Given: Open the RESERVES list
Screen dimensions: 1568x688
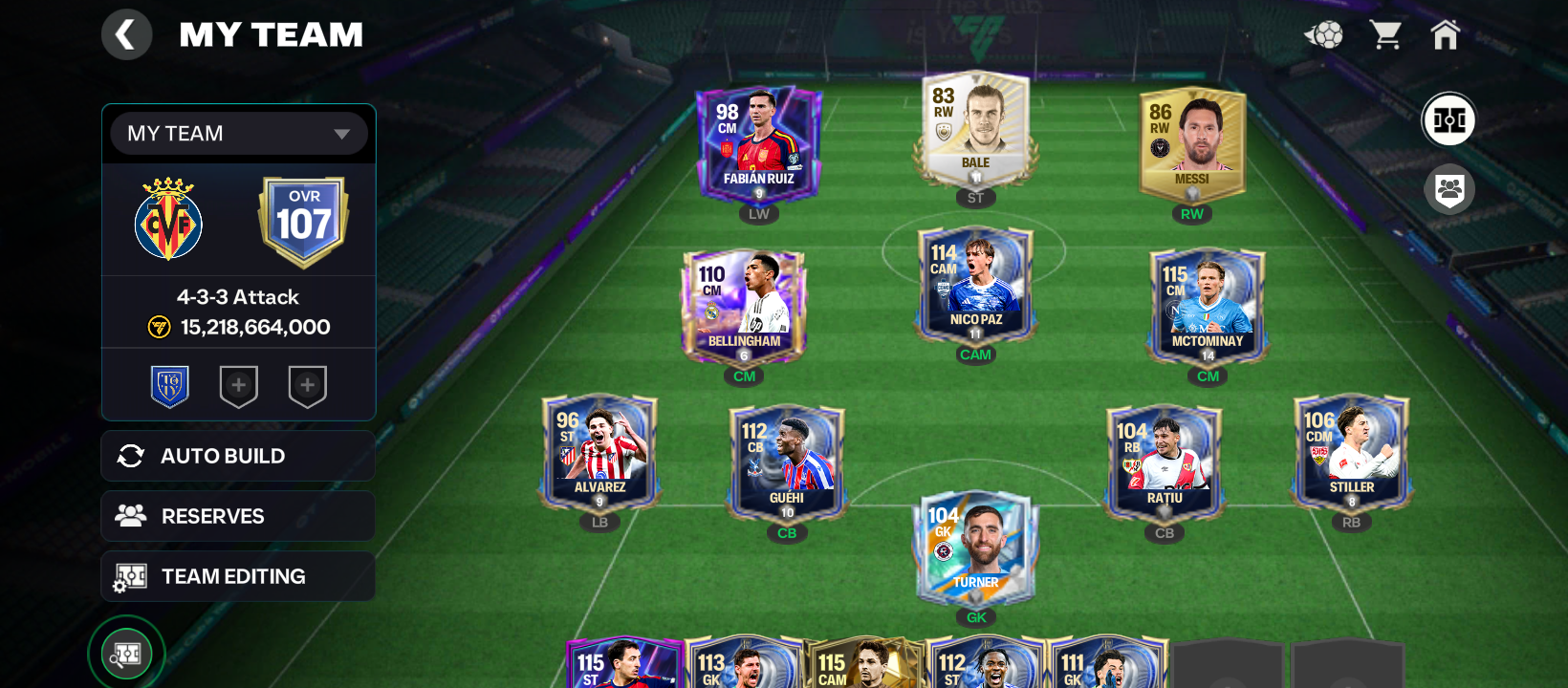Looking at the screenshot, I should coord(238,516).
